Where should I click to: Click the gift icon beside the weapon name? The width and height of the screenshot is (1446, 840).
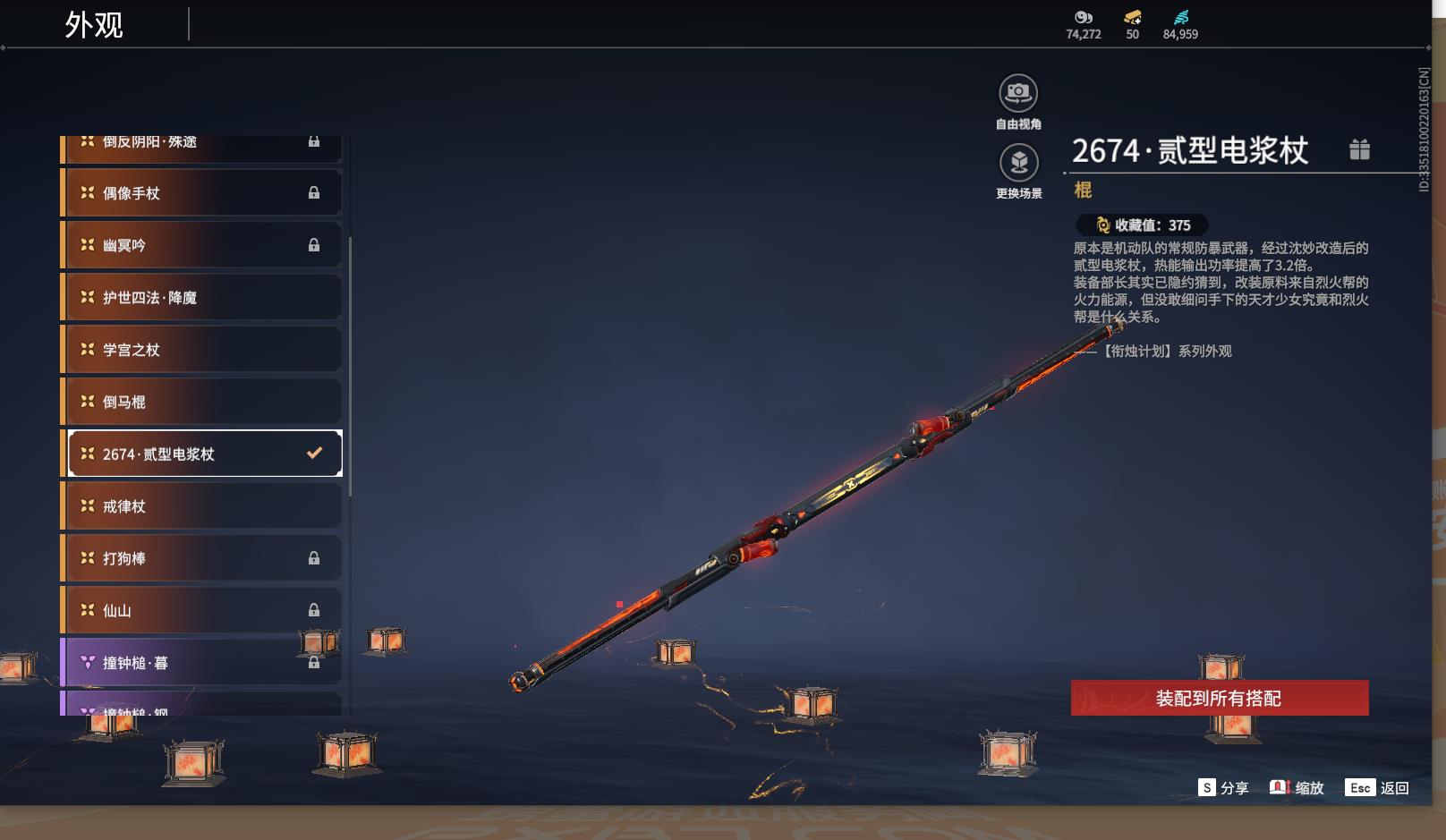[1359, 149]
